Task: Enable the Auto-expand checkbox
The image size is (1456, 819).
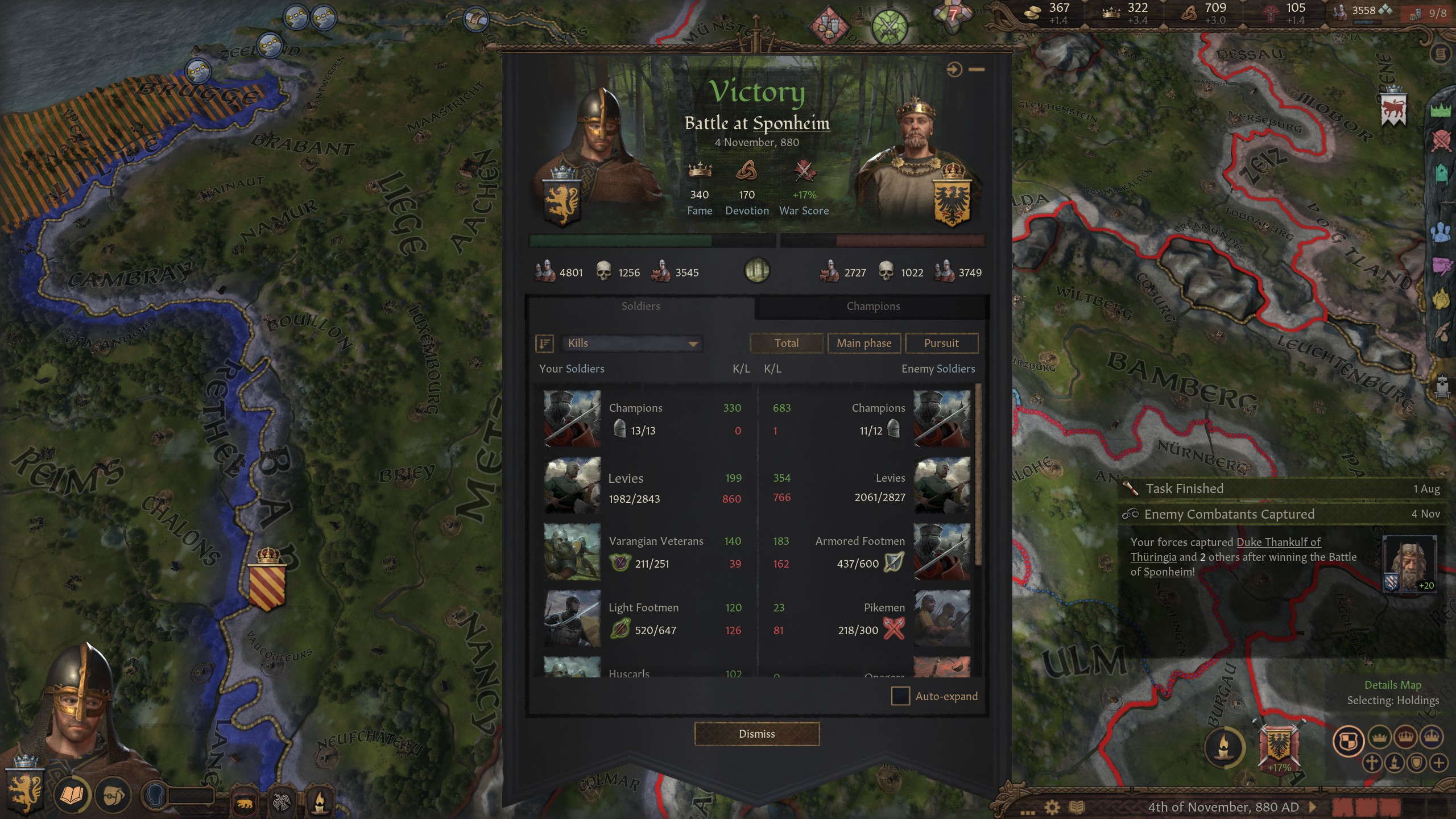Action: (901, 696)
